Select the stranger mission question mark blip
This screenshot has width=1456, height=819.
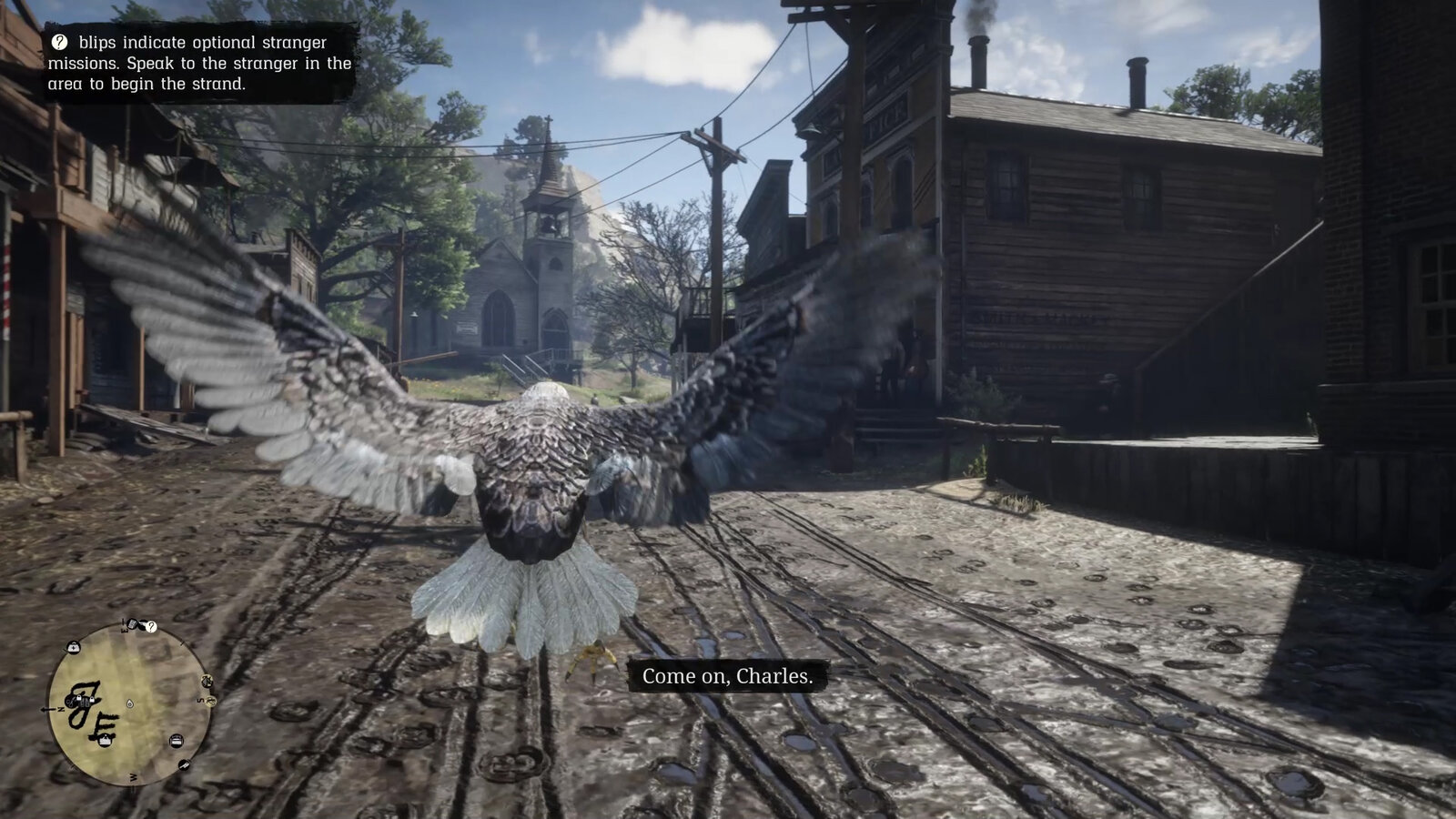pos(152,627)
